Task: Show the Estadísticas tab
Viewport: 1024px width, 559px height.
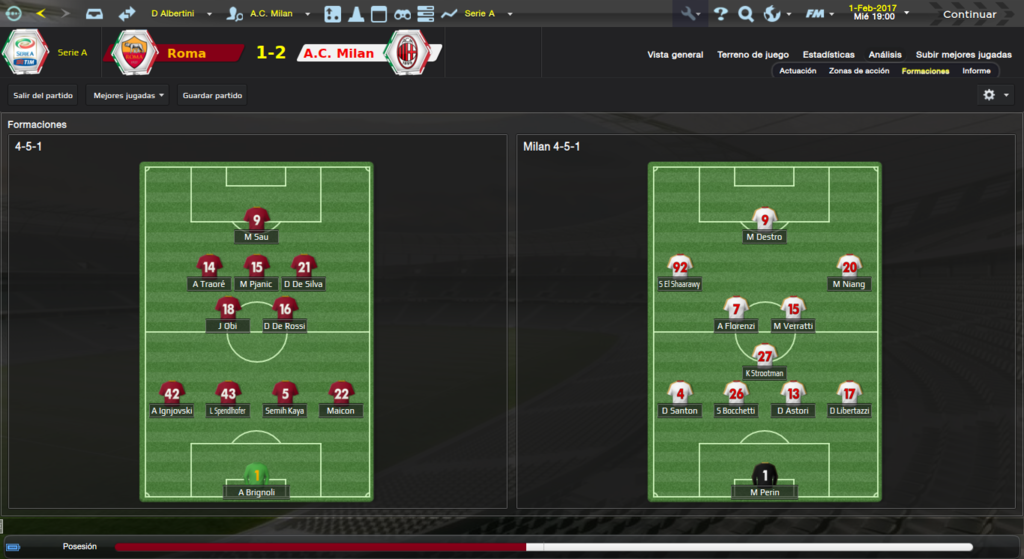Action: 828,55
